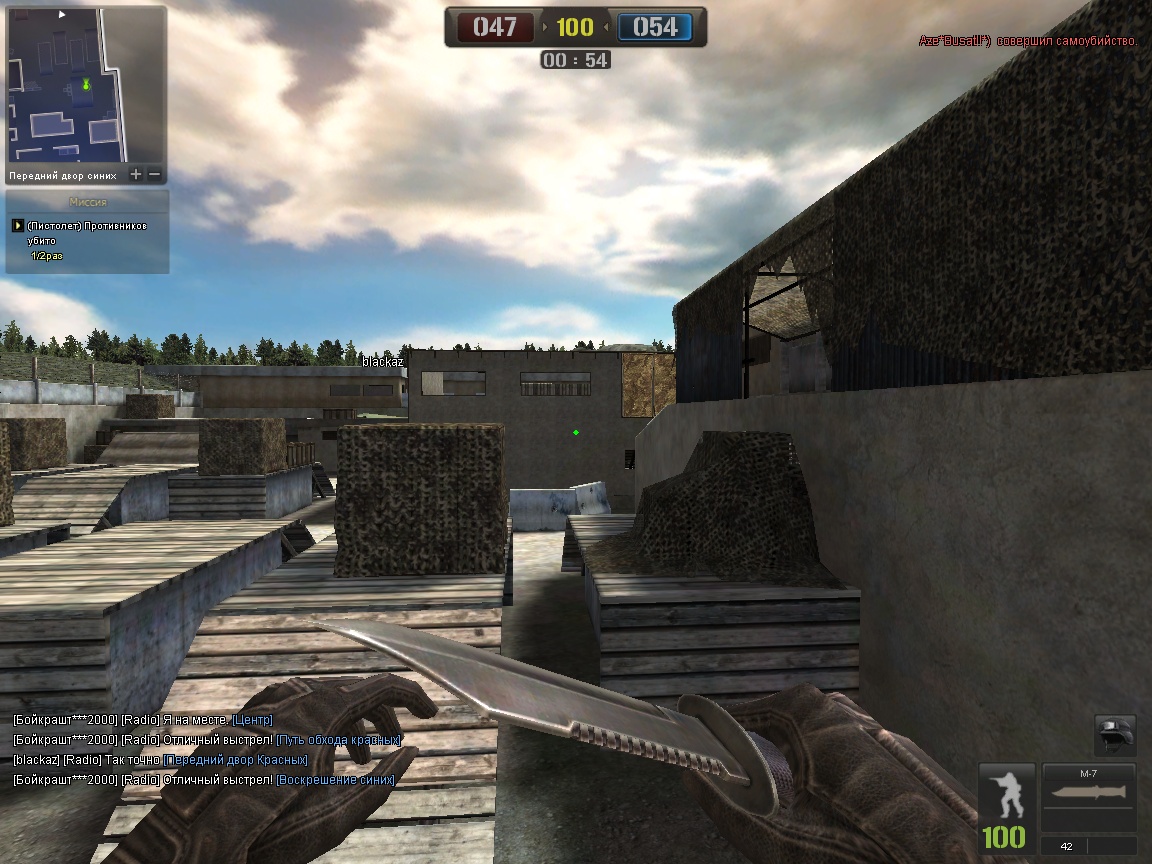Click the helmet equipment icon
This screenshot has height=864, width=1152.
[1115, 736]
